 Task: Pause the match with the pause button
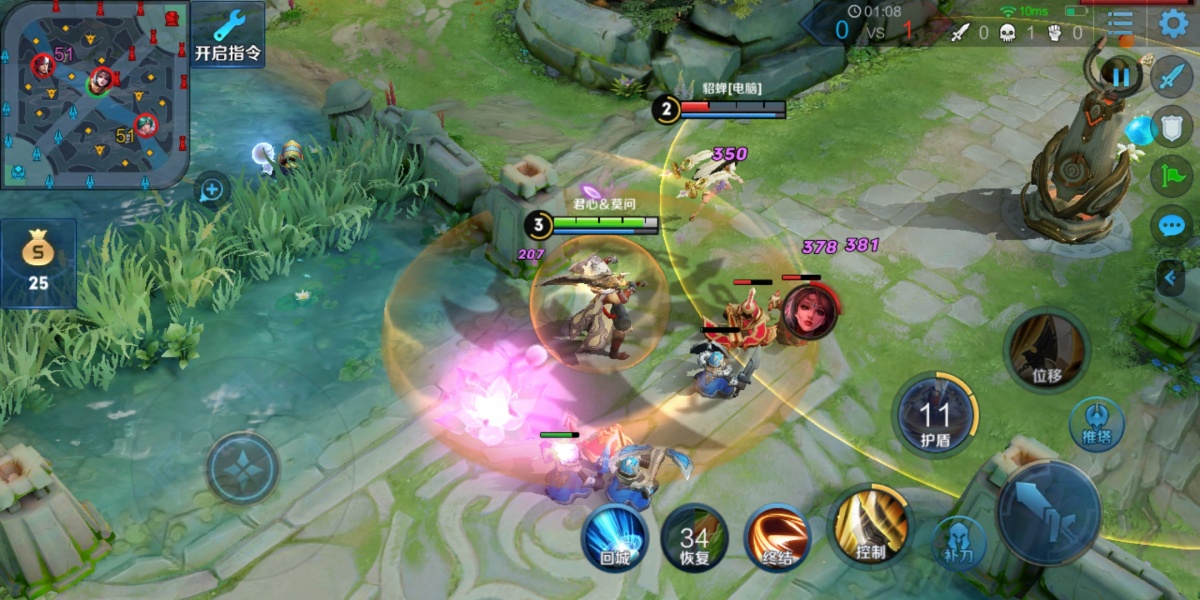click(1120, 76)
